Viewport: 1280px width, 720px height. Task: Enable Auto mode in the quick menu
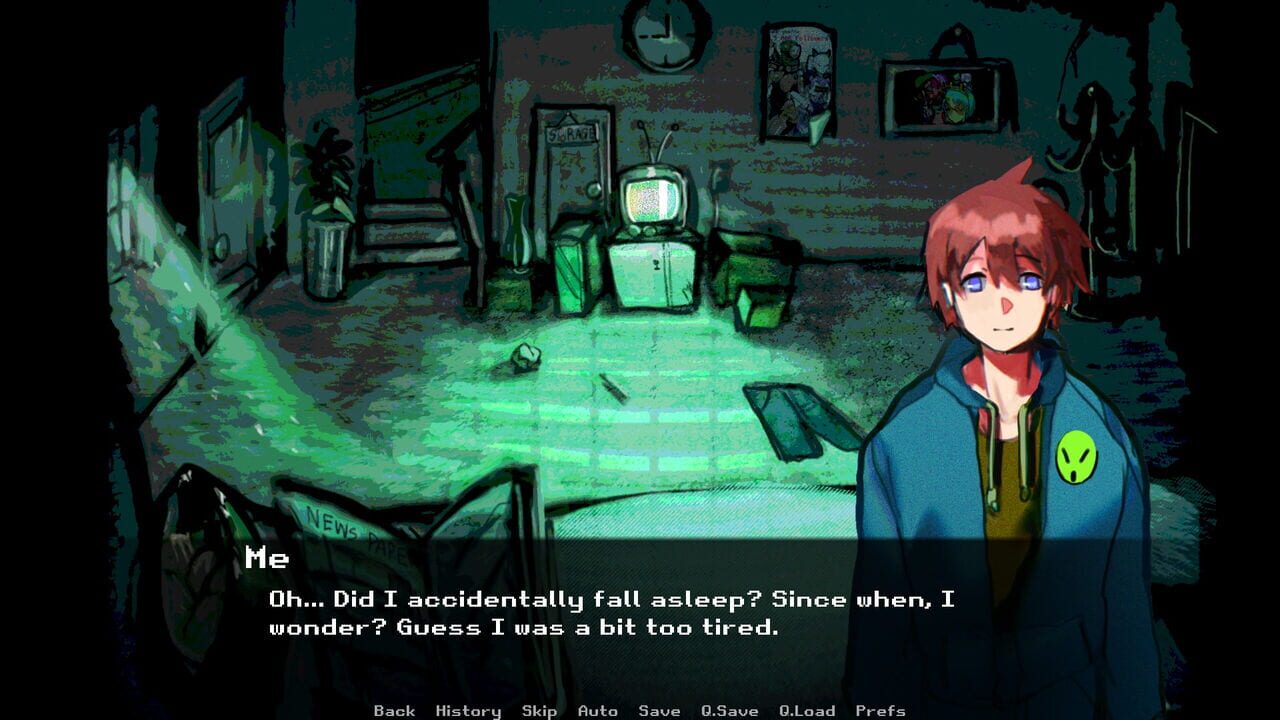coord(596,710)
